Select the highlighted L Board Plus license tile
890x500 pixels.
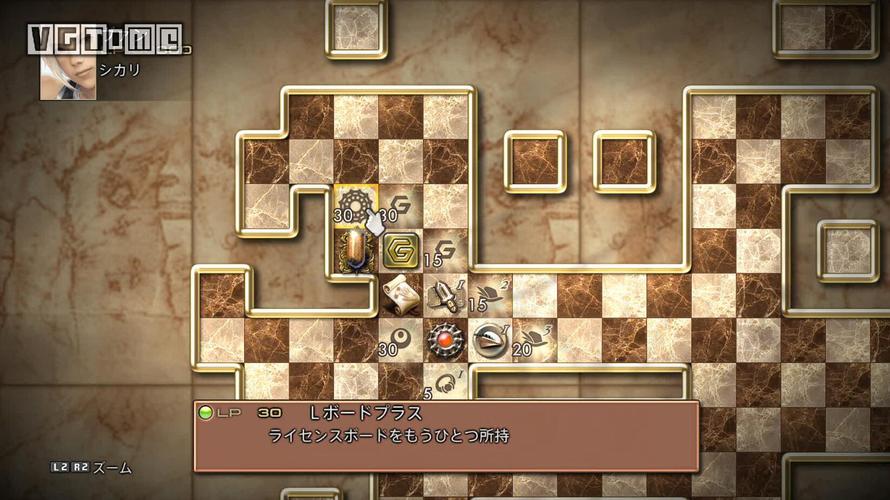click(x=355, y=205)
